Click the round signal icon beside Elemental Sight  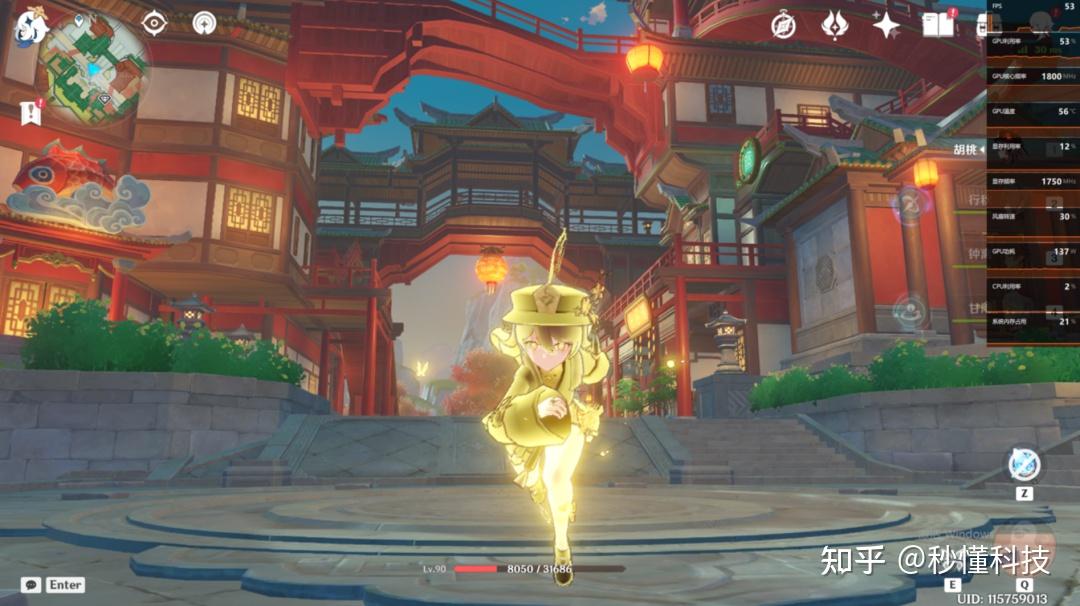(x=205, y=22)
